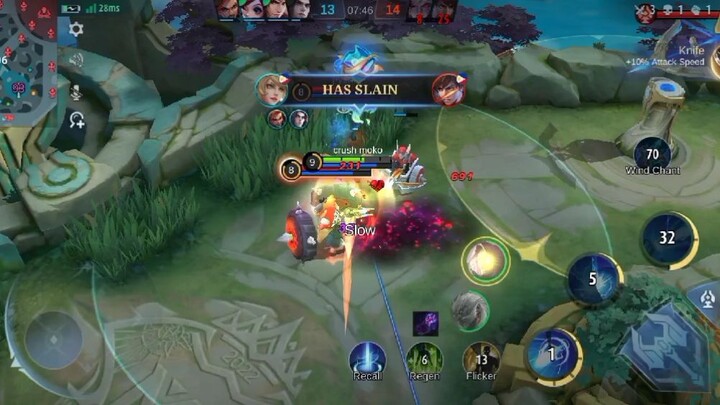Activate the Wind Chant item skill
The height and width of the screenshot is (405, 720).
[652, 154]
